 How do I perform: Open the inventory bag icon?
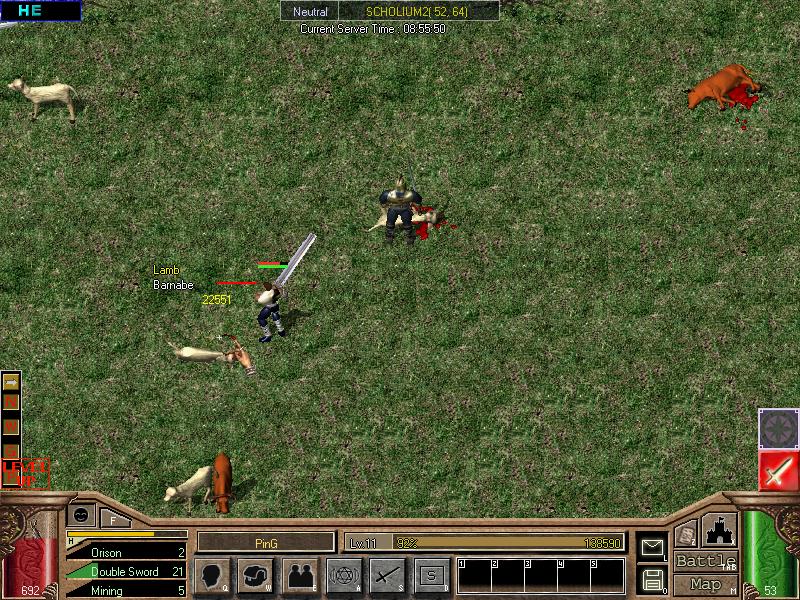coord(255,576)
